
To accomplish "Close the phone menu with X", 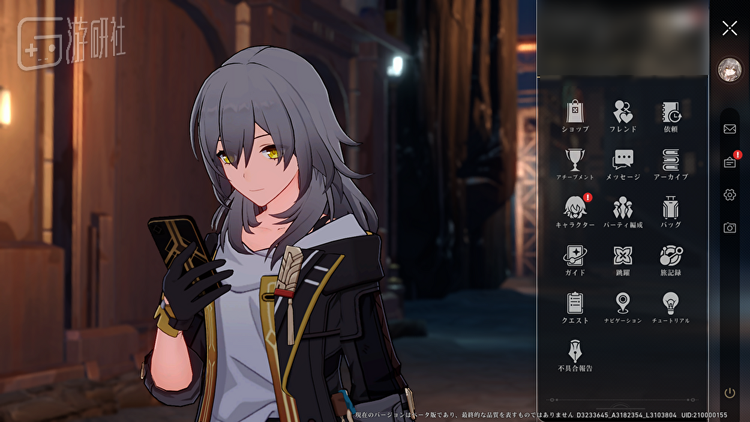I will pos(730,28).
